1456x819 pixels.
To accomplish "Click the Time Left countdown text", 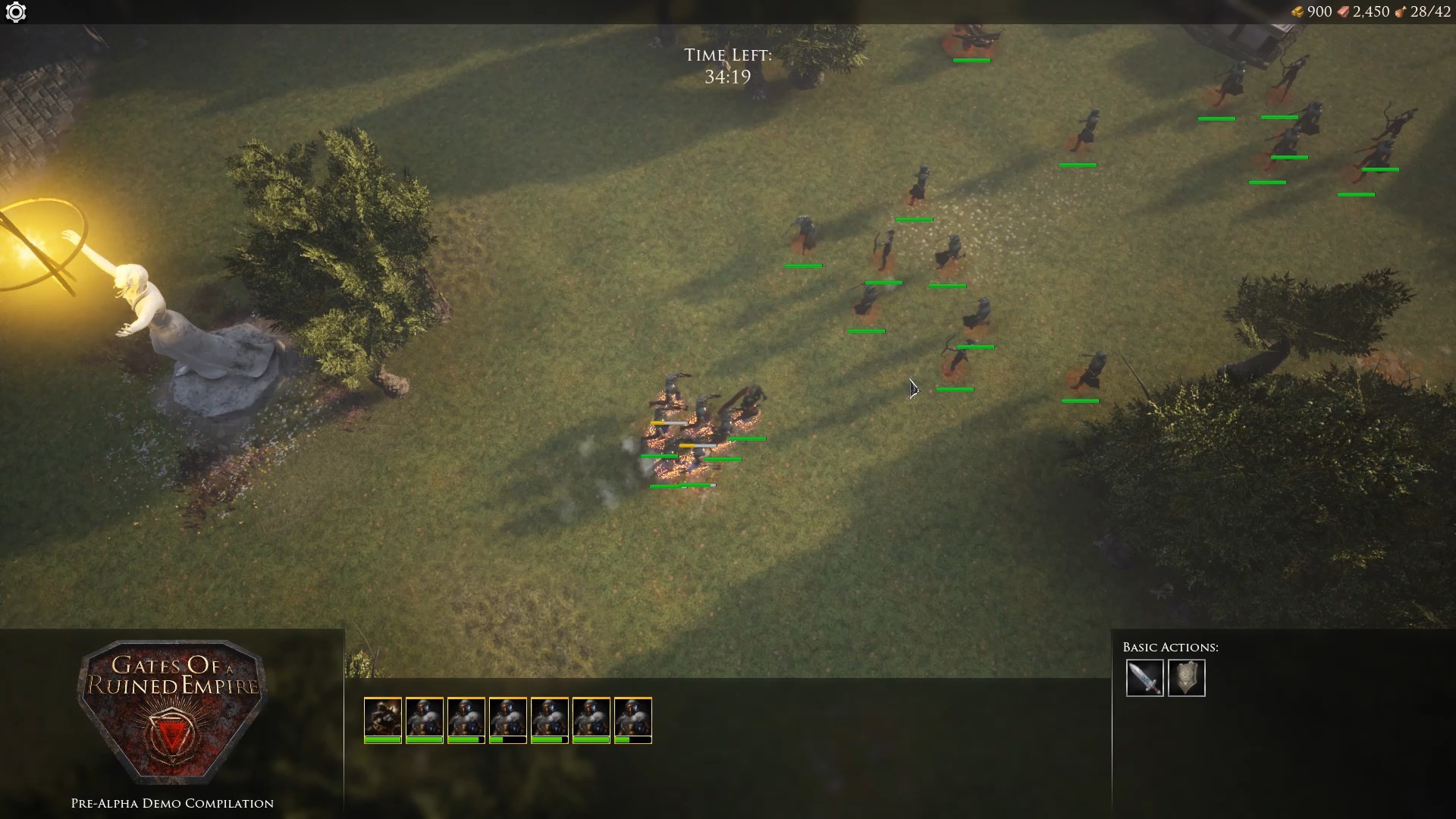I will tap(729, 55).
